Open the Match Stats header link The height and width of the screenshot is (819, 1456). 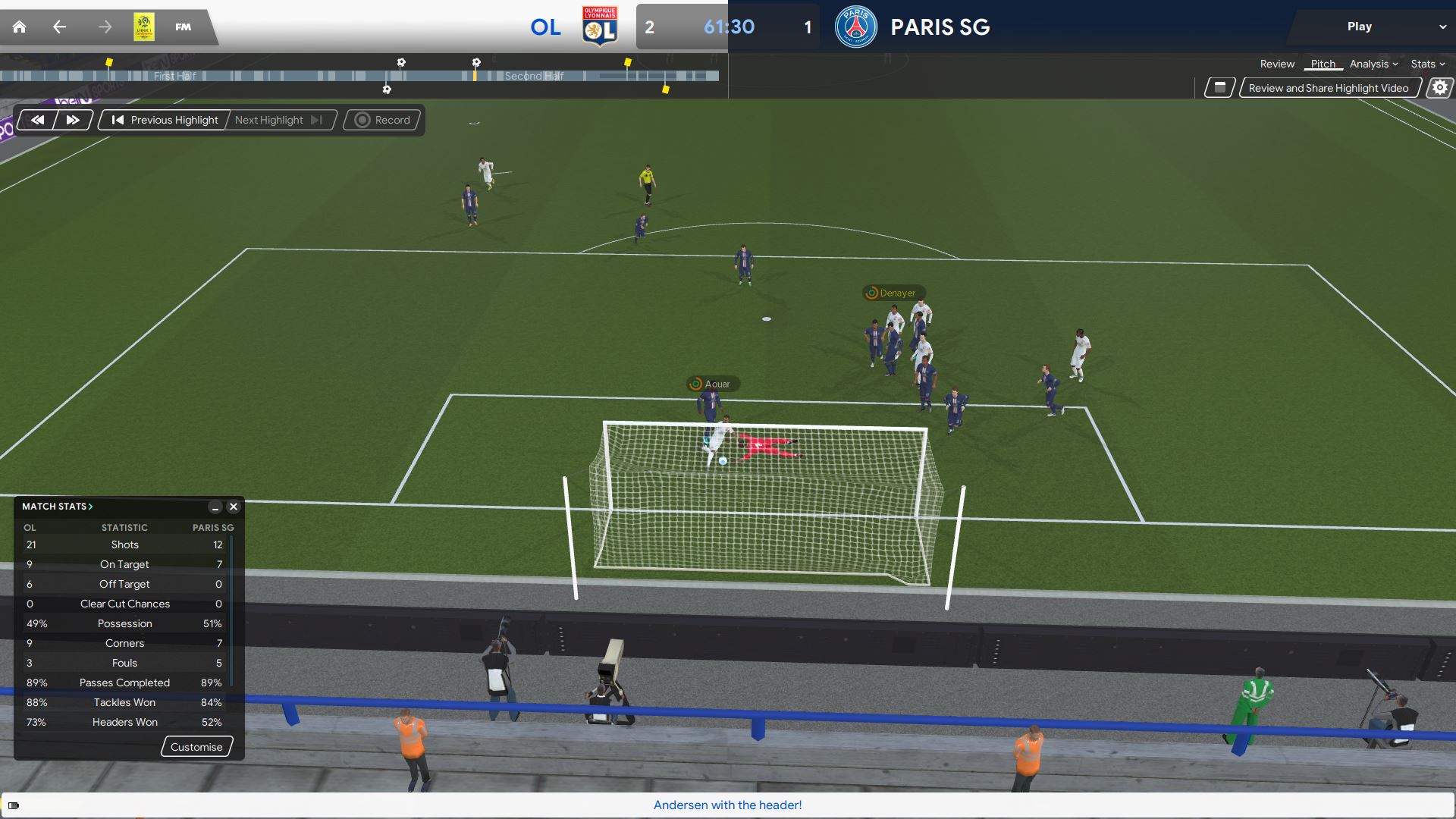[57, 507]
